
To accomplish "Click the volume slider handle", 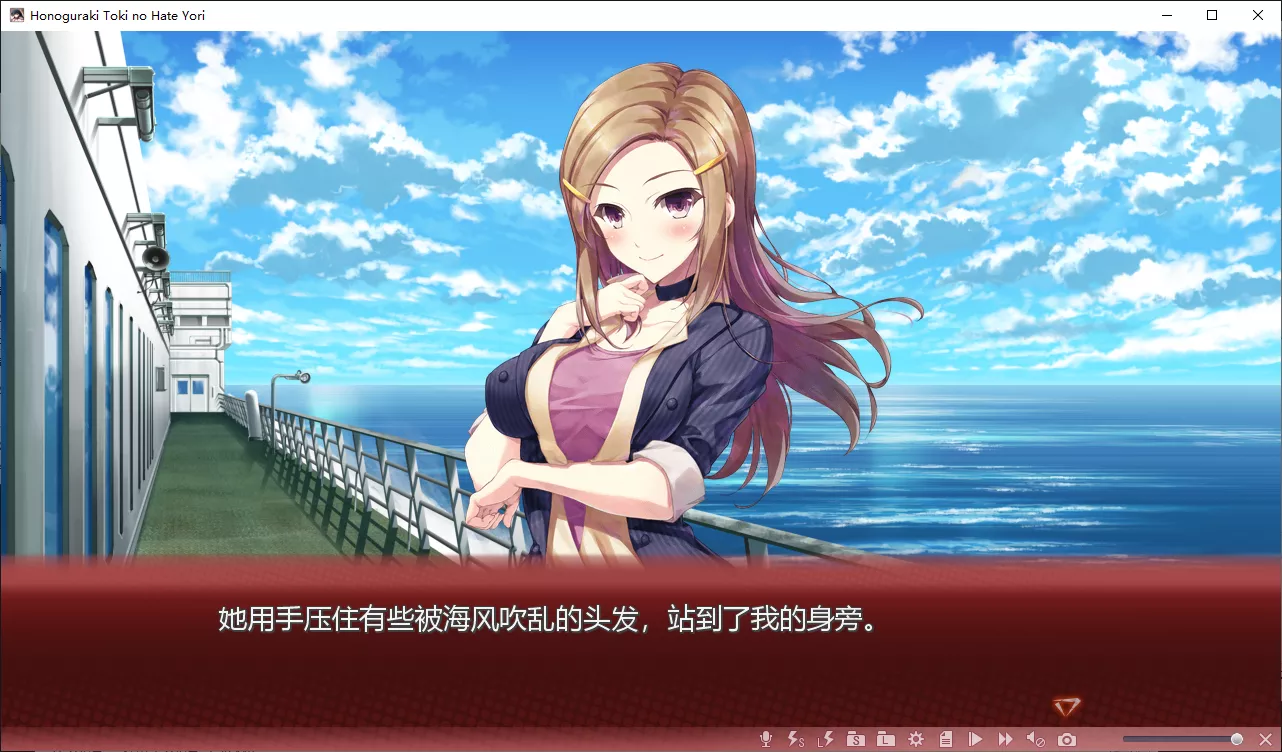I will coord(1236,738).
